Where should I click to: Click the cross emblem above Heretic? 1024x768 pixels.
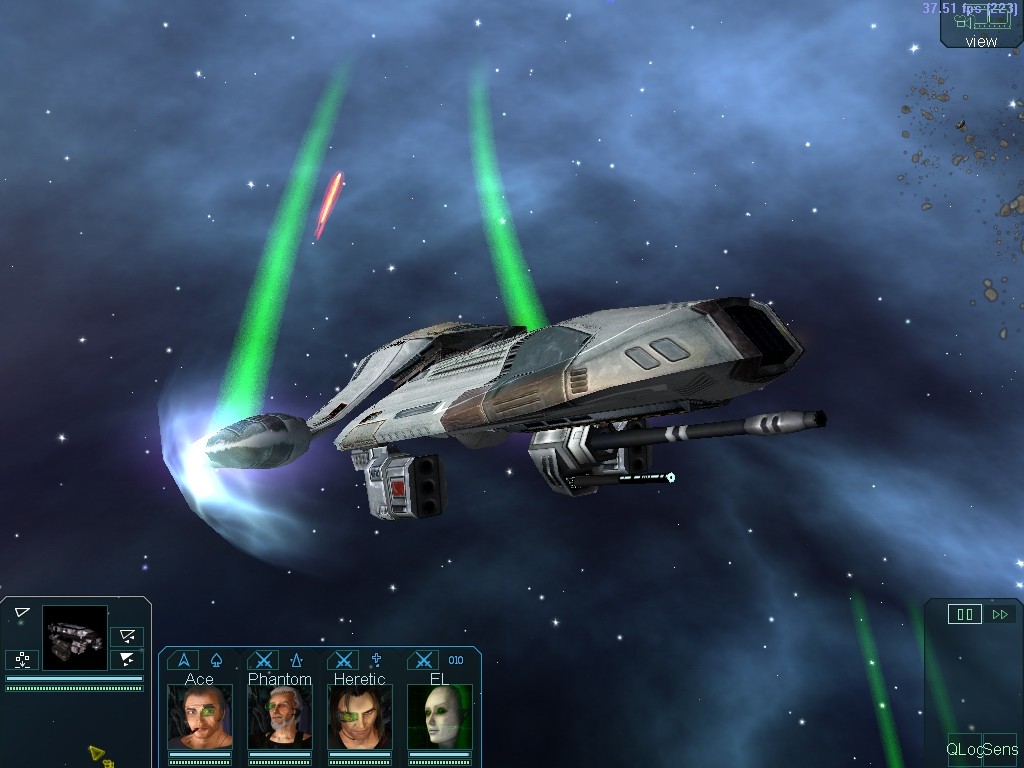coord(377,660)
